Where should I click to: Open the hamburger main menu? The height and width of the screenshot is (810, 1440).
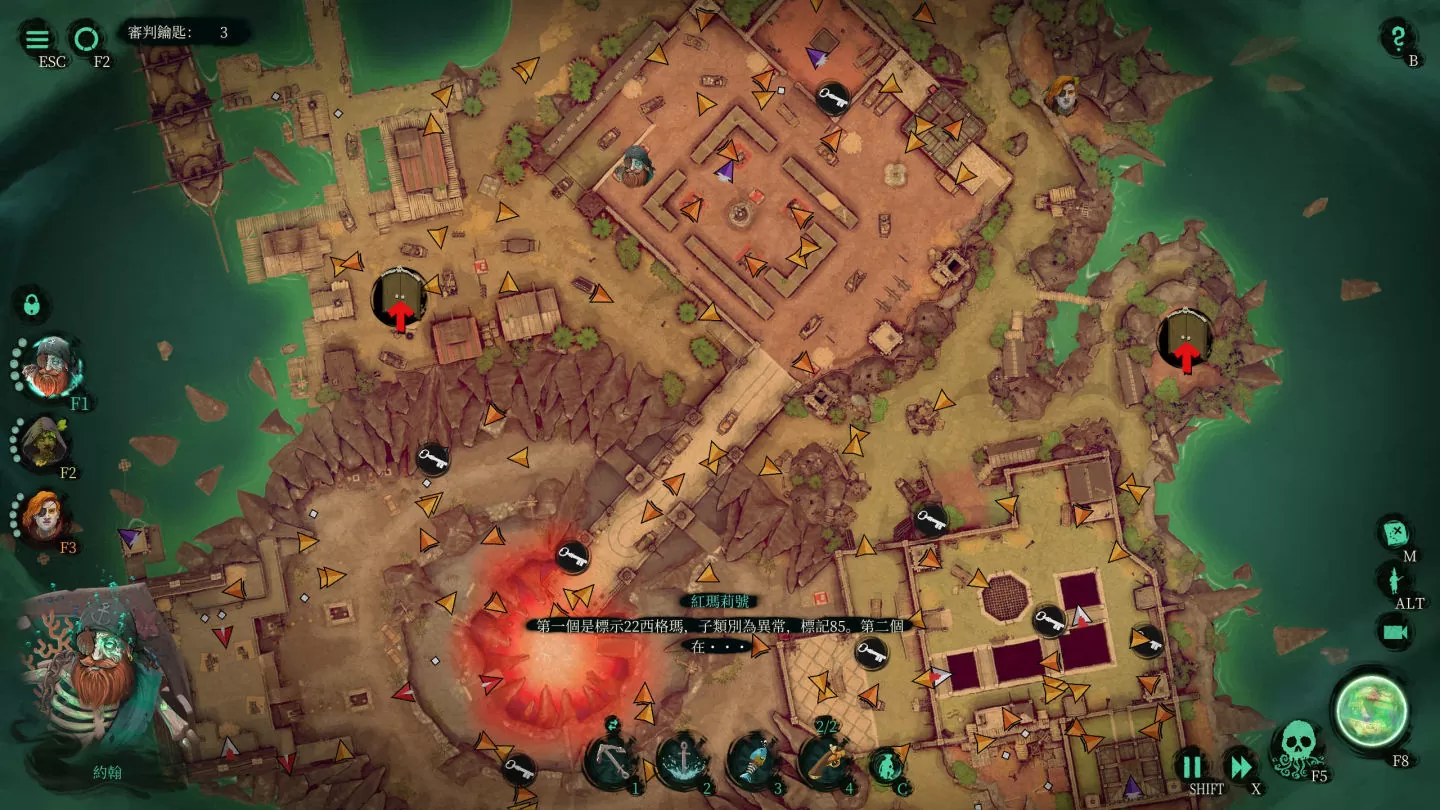click(x=37, y=39)
